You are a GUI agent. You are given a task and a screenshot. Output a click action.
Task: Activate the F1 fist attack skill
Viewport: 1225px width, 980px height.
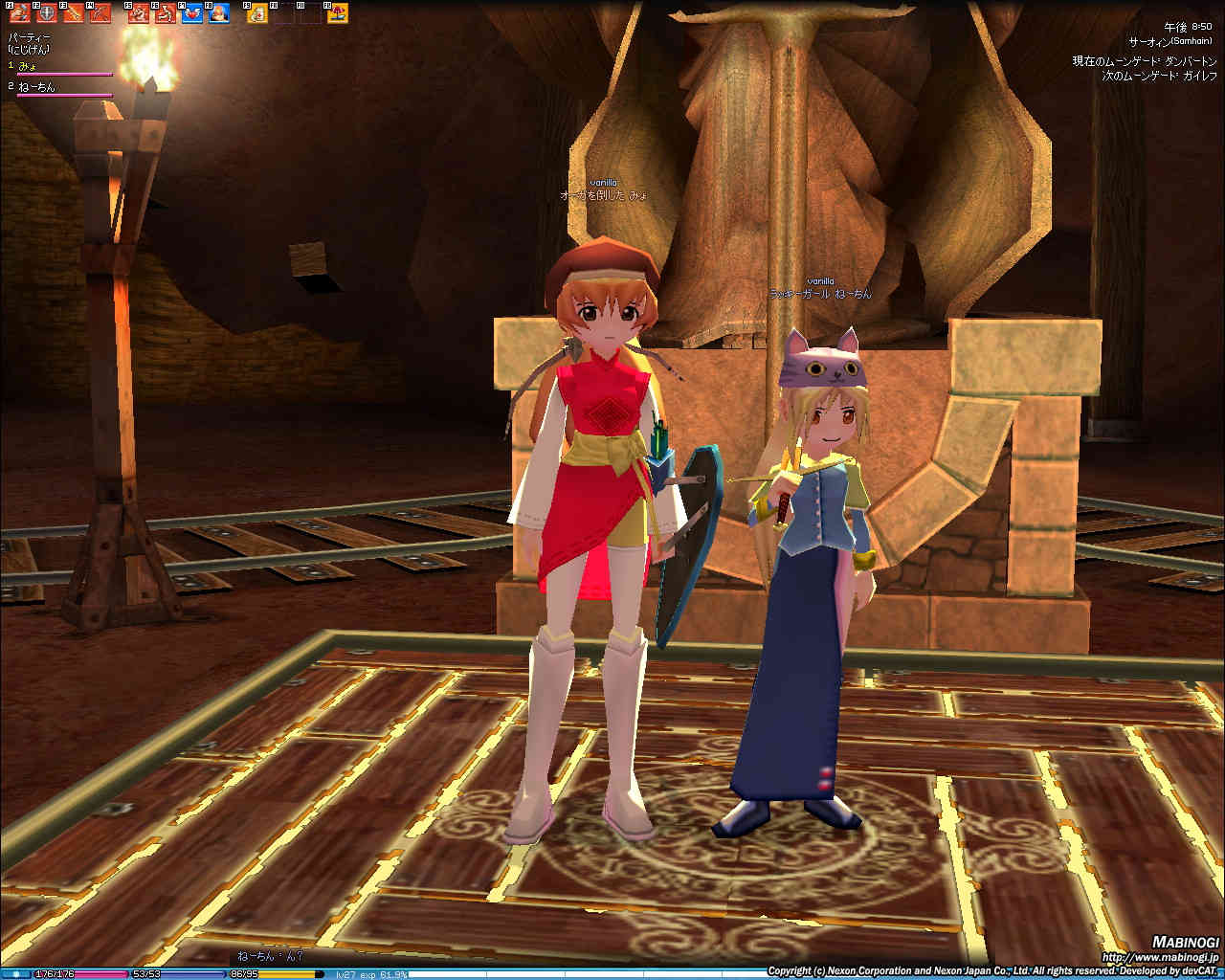pyautogui.click(x=20, y=12)
